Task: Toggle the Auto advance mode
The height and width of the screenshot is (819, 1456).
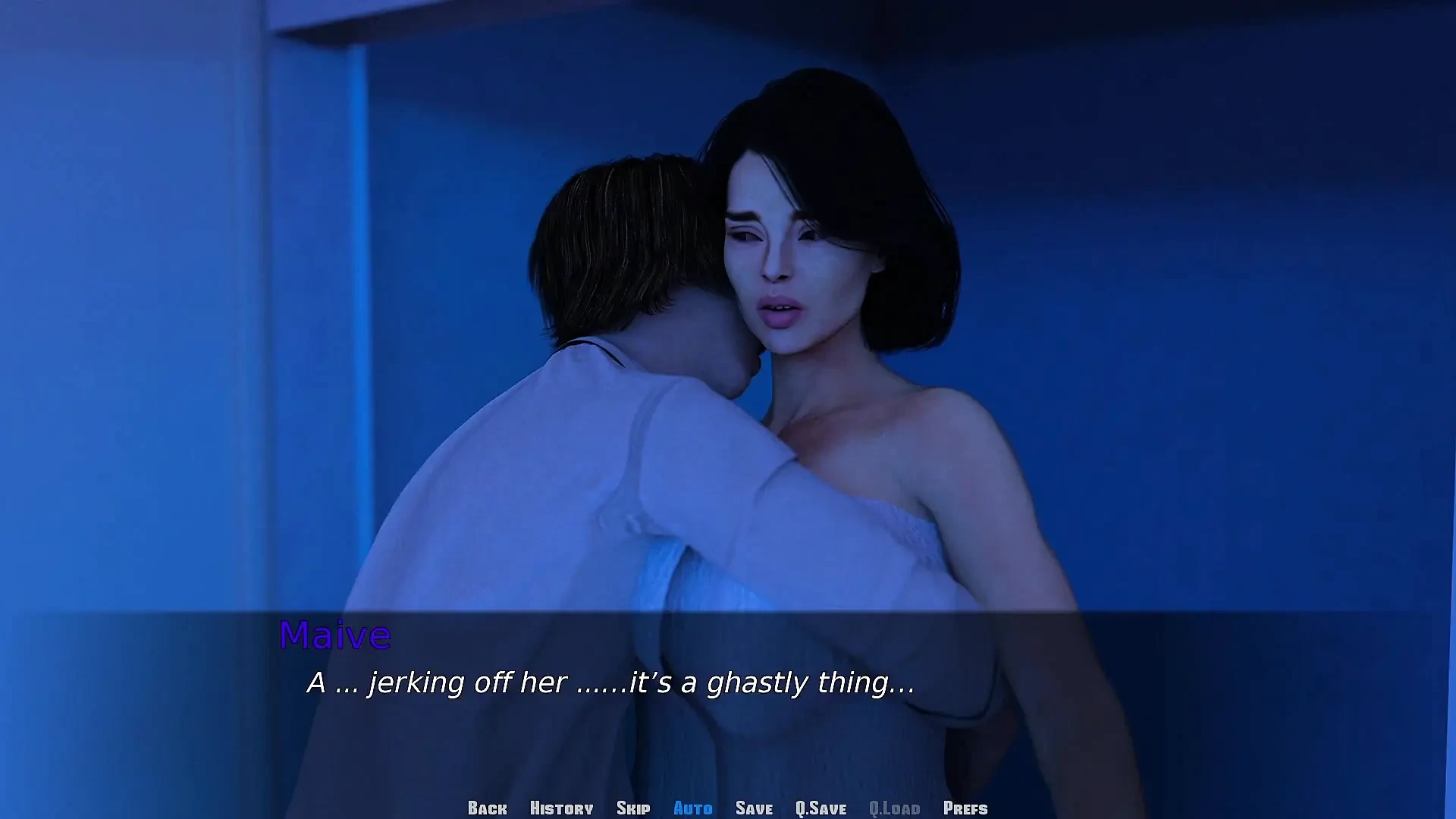Action: click(x=692, y=808)
